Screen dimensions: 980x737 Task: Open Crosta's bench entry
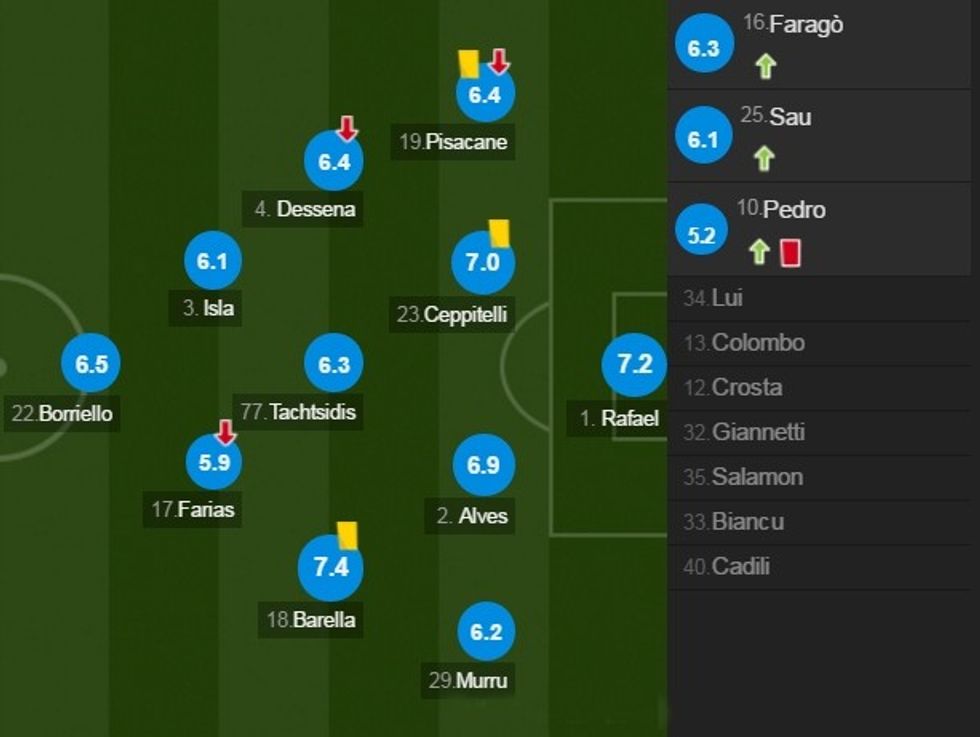point(823,388)
